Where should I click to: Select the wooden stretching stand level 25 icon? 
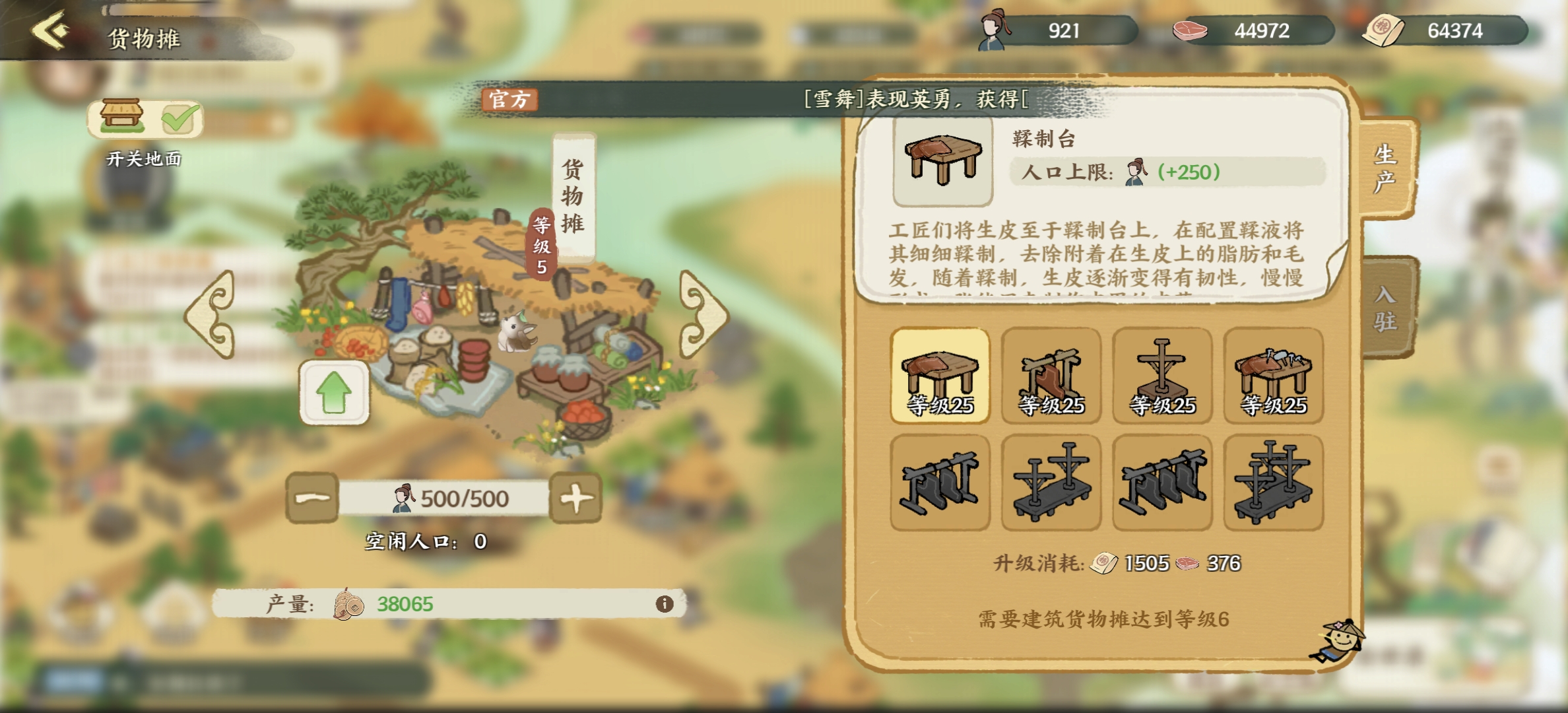click(1162, 376)
